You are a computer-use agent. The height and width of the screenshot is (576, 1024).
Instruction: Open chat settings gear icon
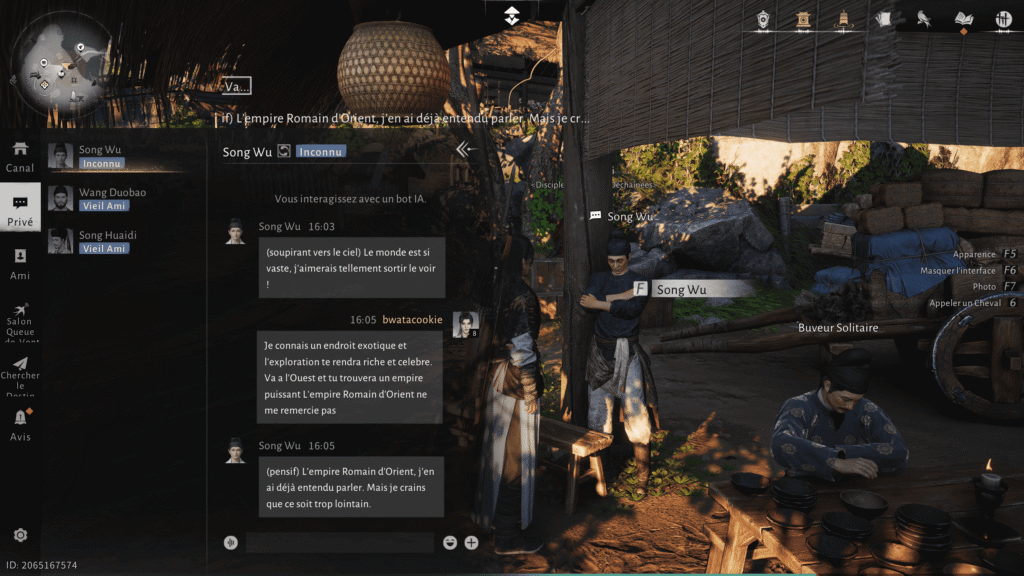(x=20, y=536)
